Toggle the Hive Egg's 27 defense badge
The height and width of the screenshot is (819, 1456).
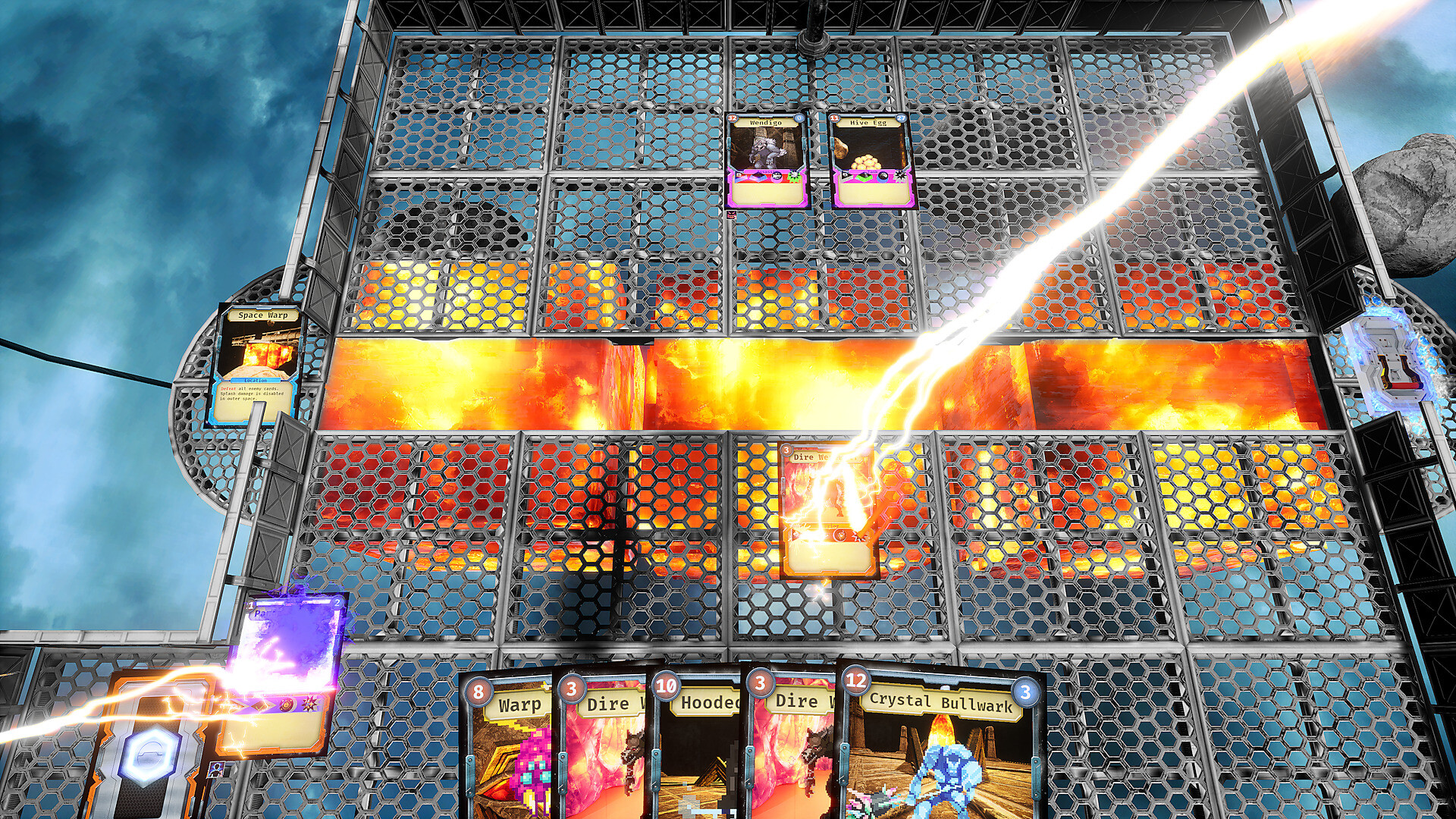point(901,118)
